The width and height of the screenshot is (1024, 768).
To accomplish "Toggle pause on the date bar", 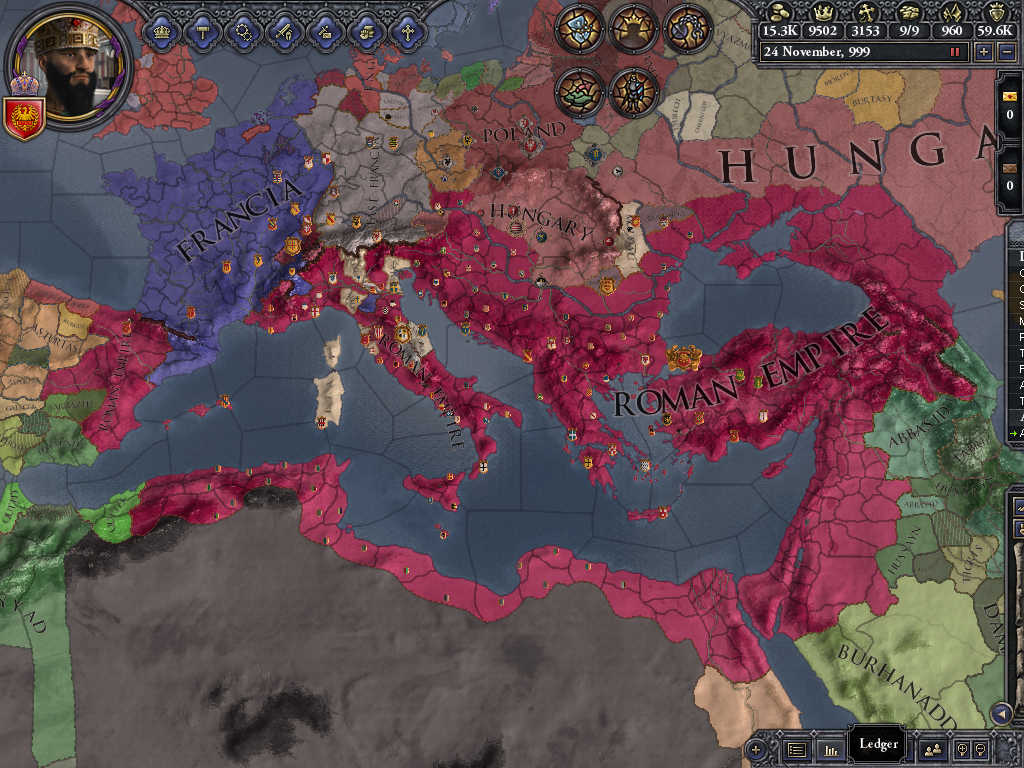I will click(955, 51).
